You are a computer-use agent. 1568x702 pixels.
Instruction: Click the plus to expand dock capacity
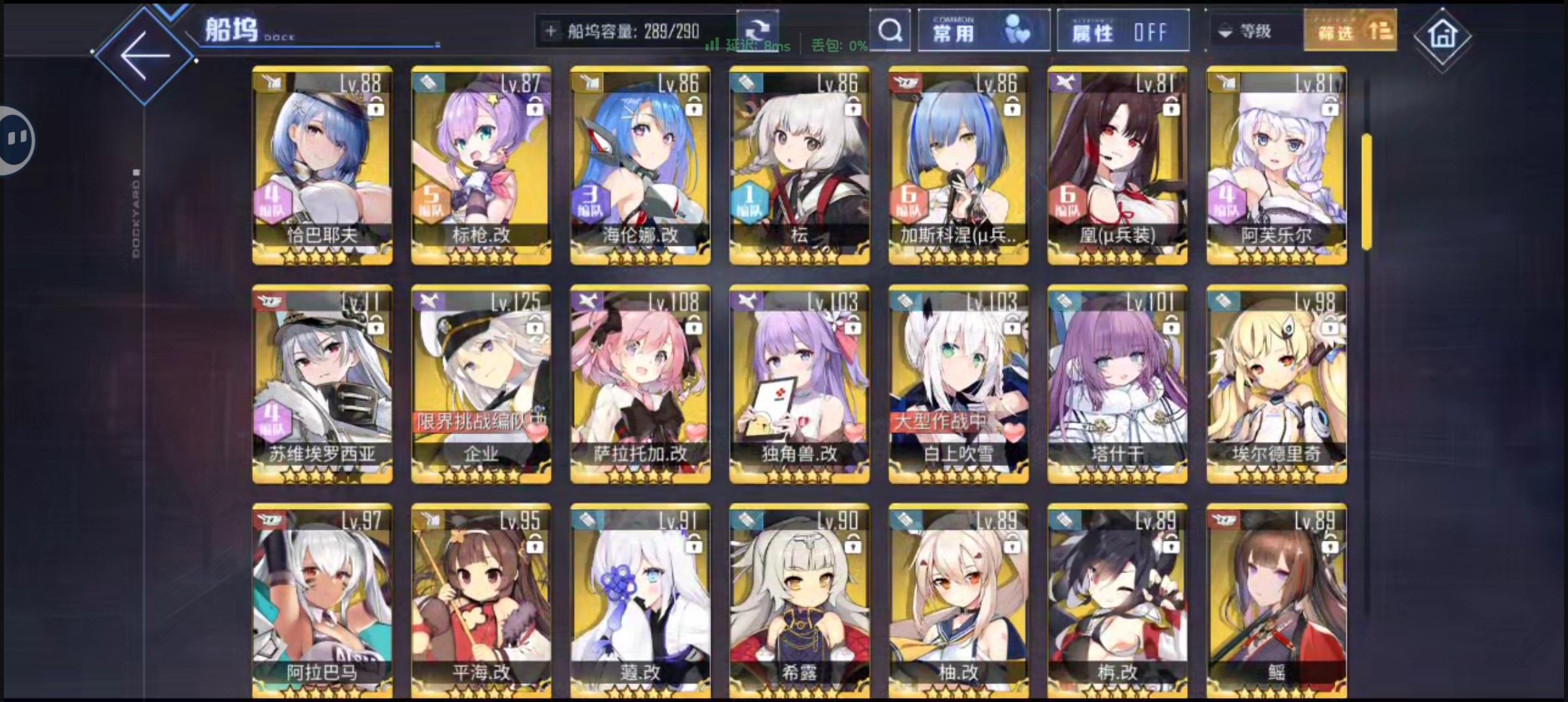click(552, 30)
